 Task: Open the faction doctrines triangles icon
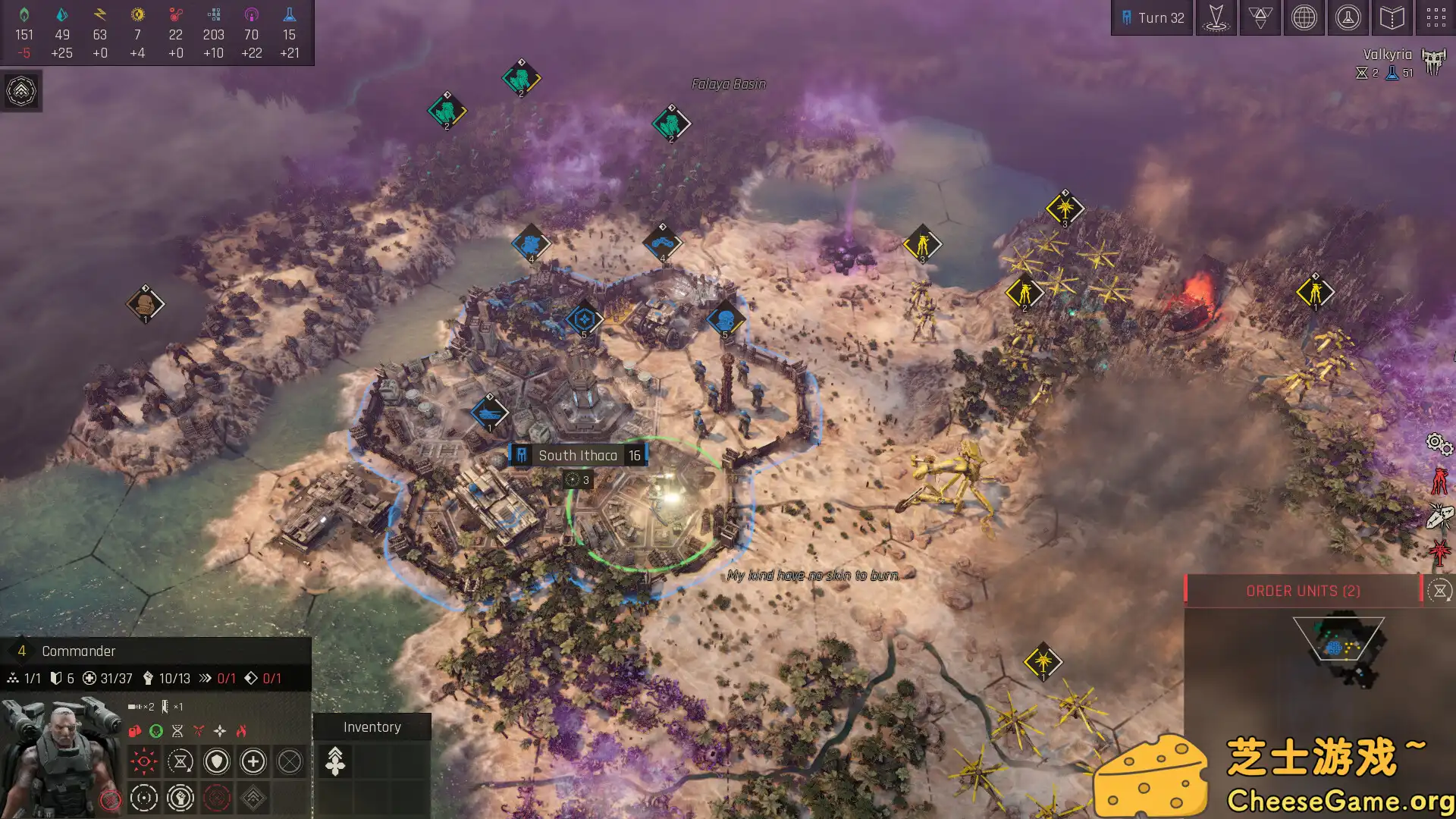pyautogui.click(x=1260, y=17)
